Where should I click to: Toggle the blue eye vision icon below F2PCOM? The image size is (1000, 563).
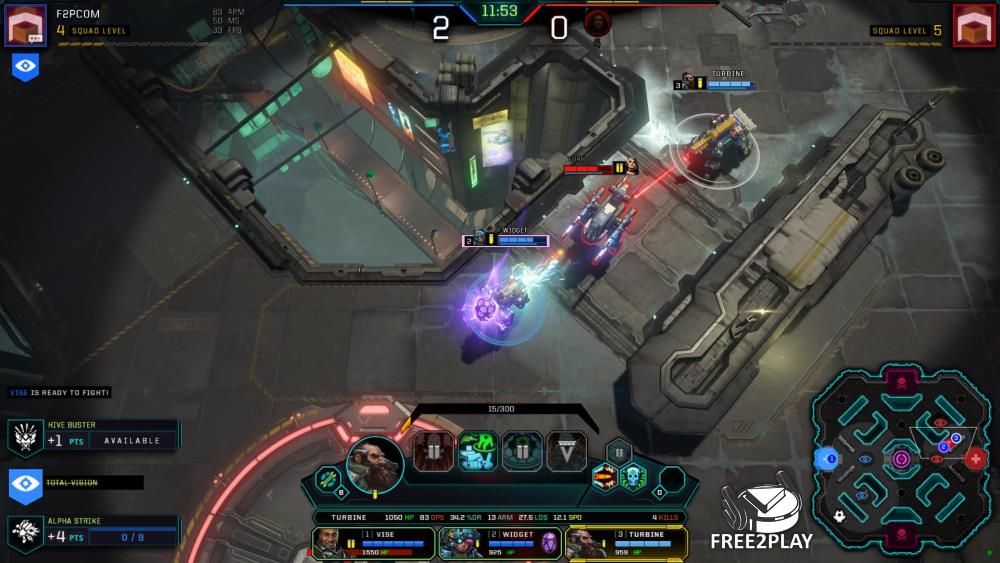pos(26,67)
